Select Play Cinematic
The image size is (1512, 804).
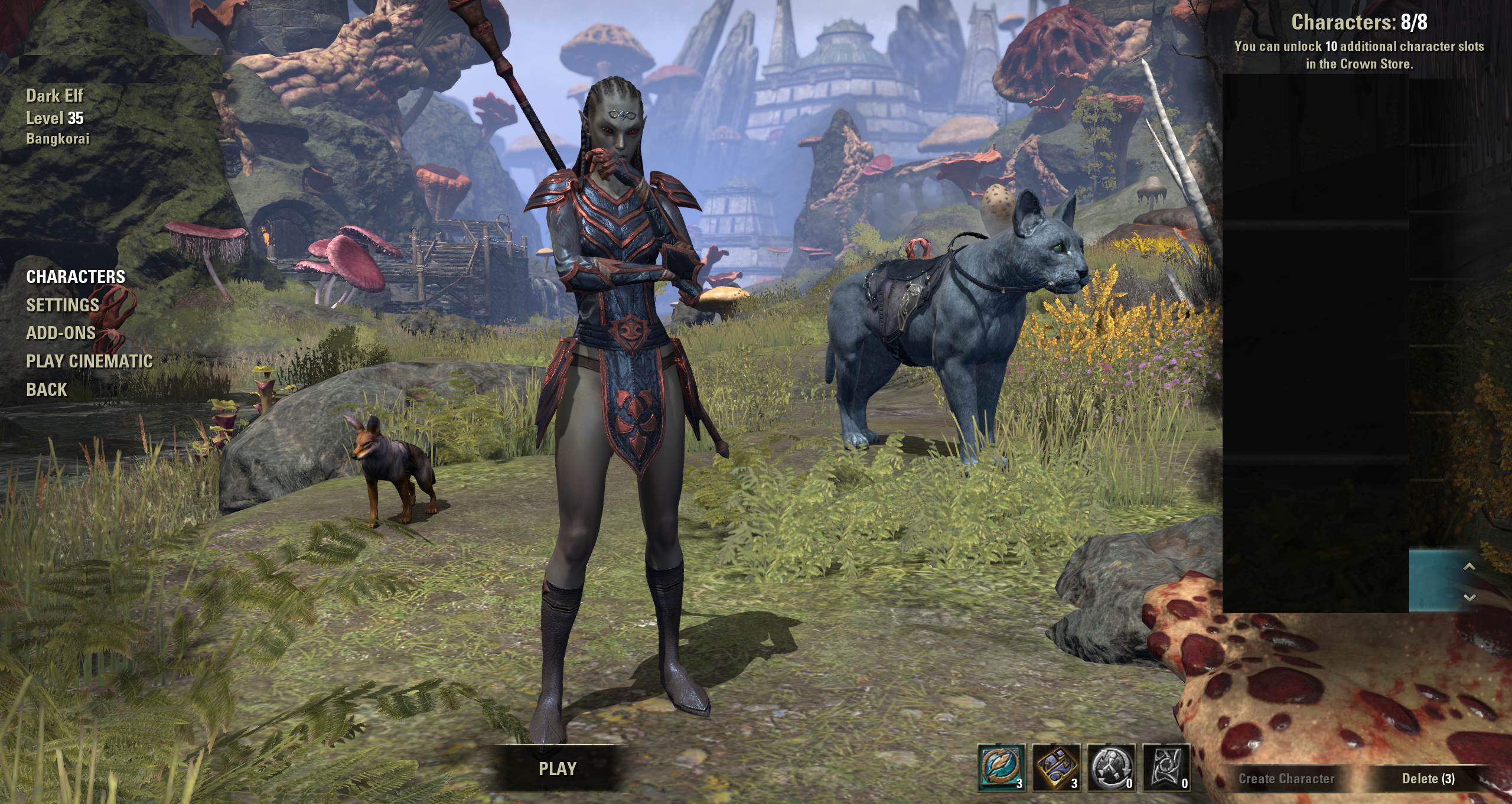click(x=89, y=361)
